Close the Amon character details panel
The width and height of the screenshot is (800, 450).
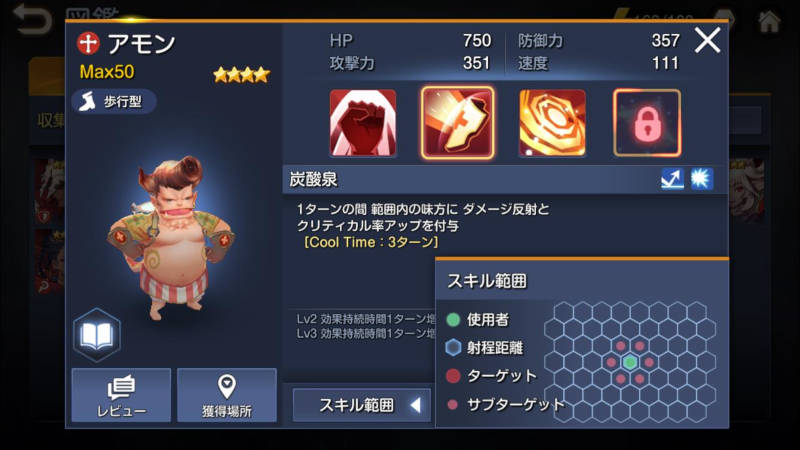click(707, 41)
